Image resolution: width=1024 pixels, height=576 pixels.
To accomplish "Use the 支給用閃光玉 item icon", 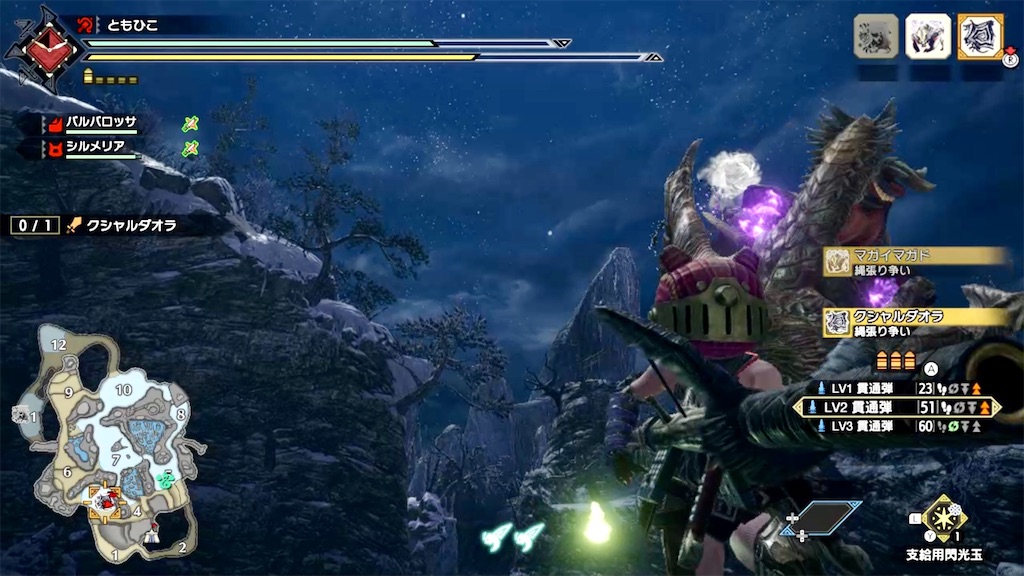I will [x=944, y=518].
